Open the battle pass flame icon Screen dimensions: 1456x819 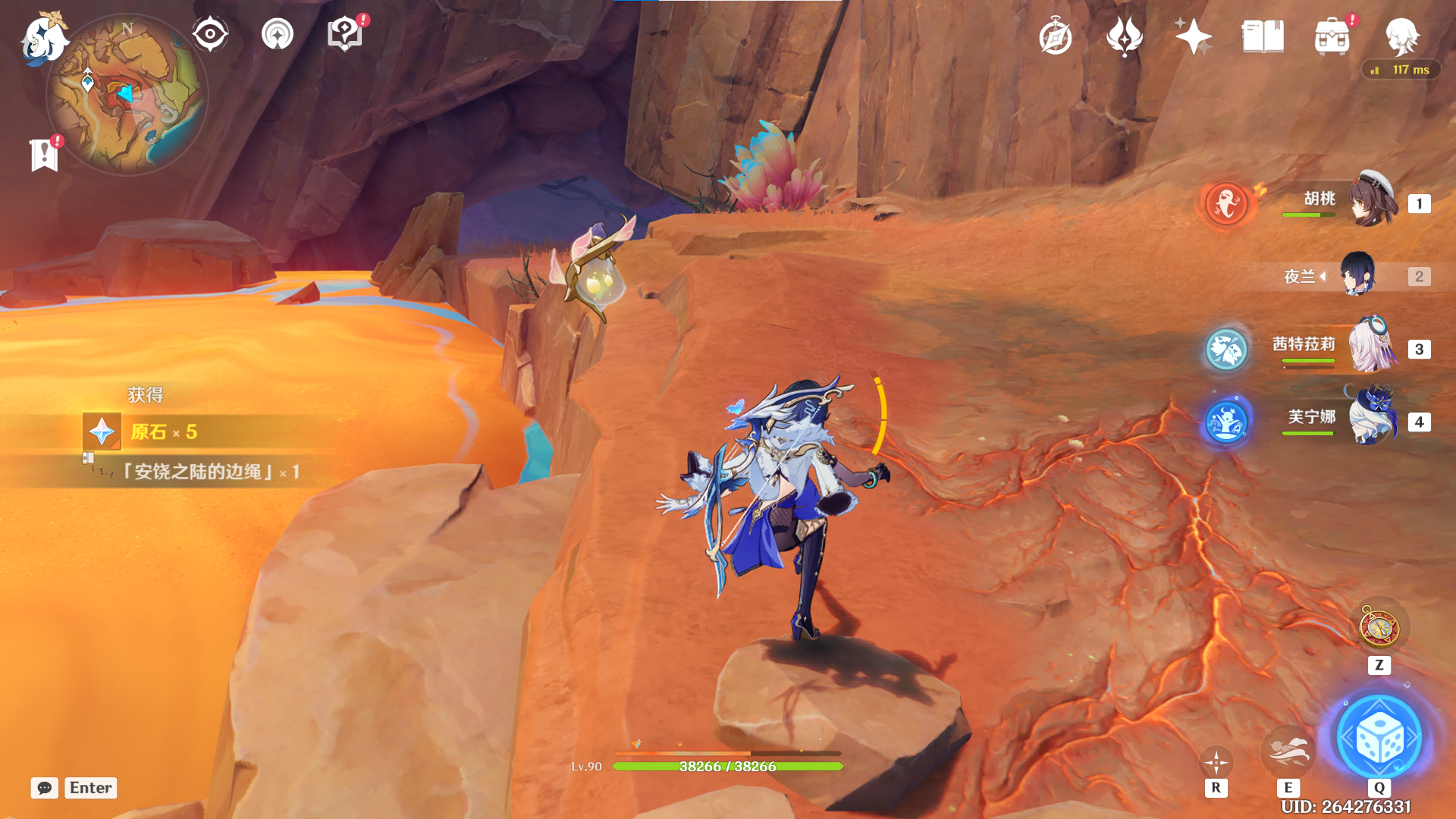point(1125,36)
